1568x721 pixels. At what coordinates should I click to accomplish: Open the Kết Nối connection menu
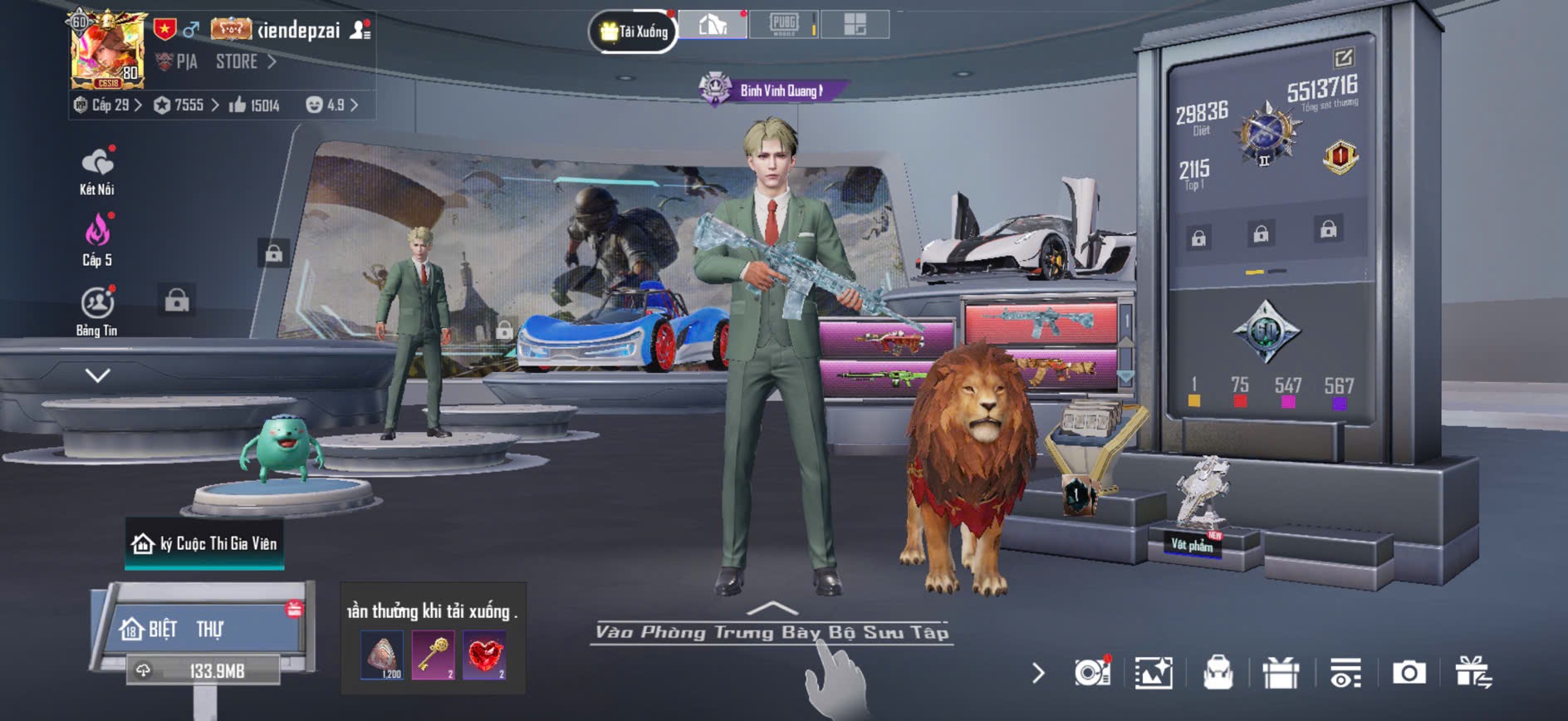97,170
